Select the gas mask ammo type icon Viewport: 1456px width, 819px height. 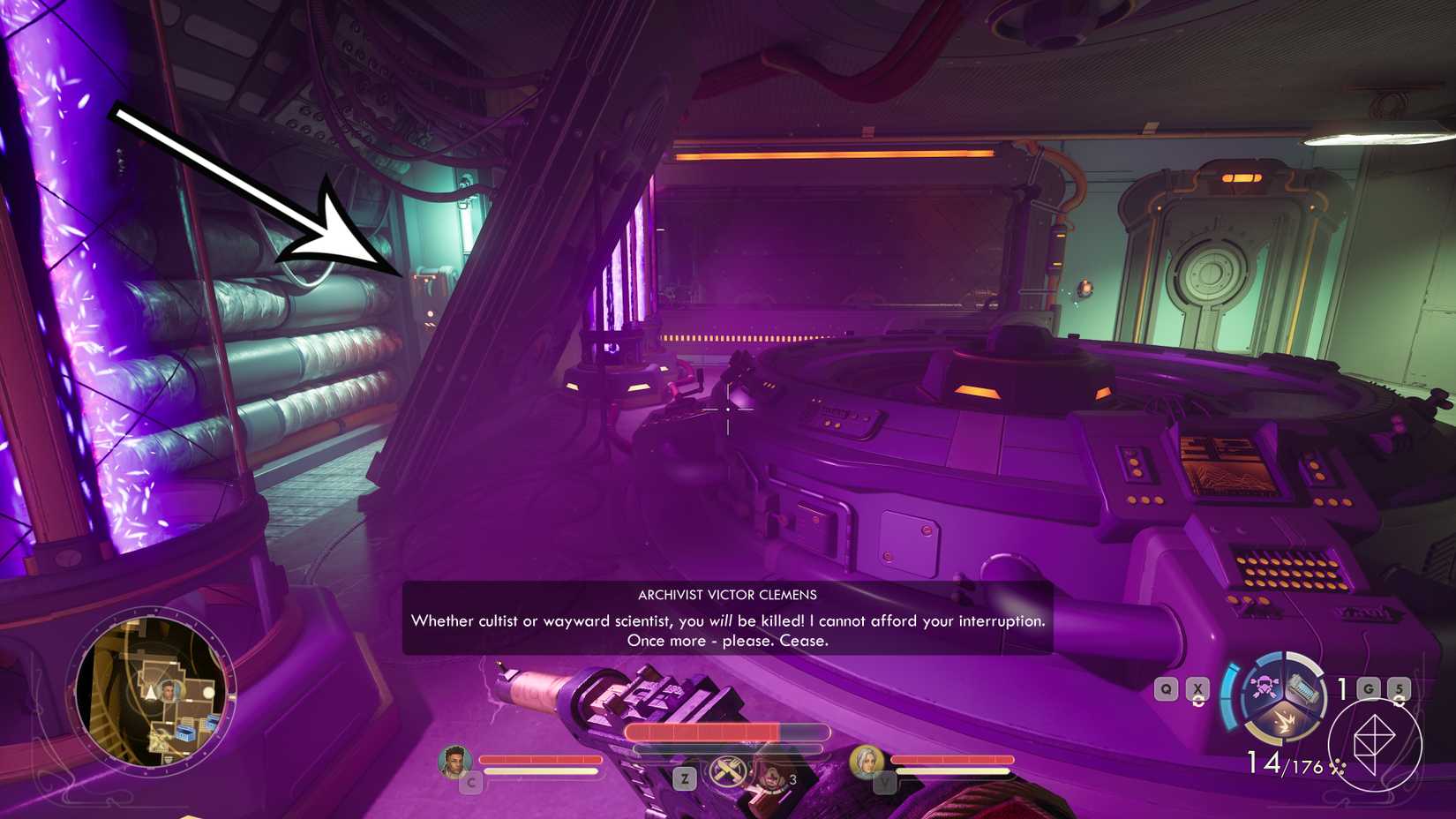tap(1265, 688)
